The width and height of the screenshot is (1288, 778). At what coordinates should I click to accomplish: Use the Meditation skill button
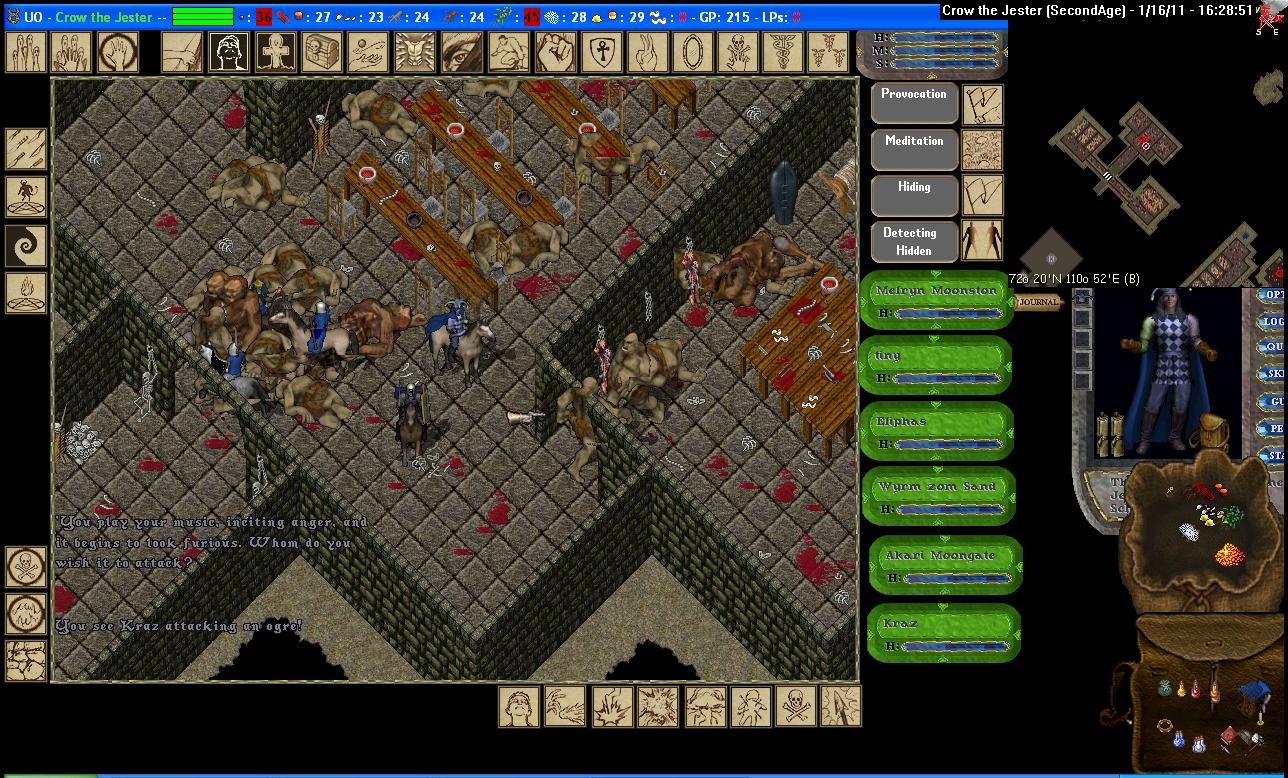[914, 150]
